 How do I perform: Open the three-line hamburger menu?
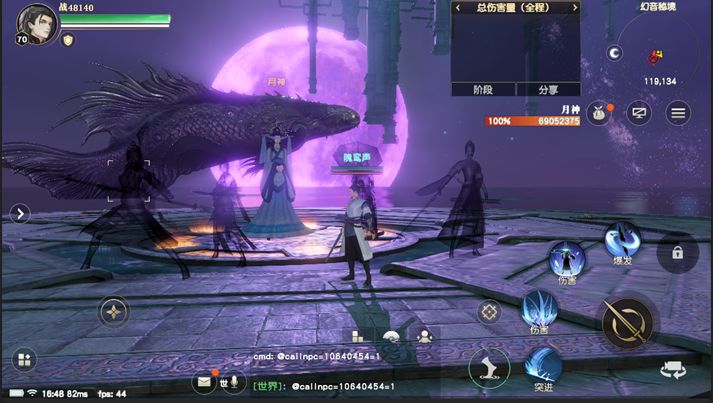point(679,113)
